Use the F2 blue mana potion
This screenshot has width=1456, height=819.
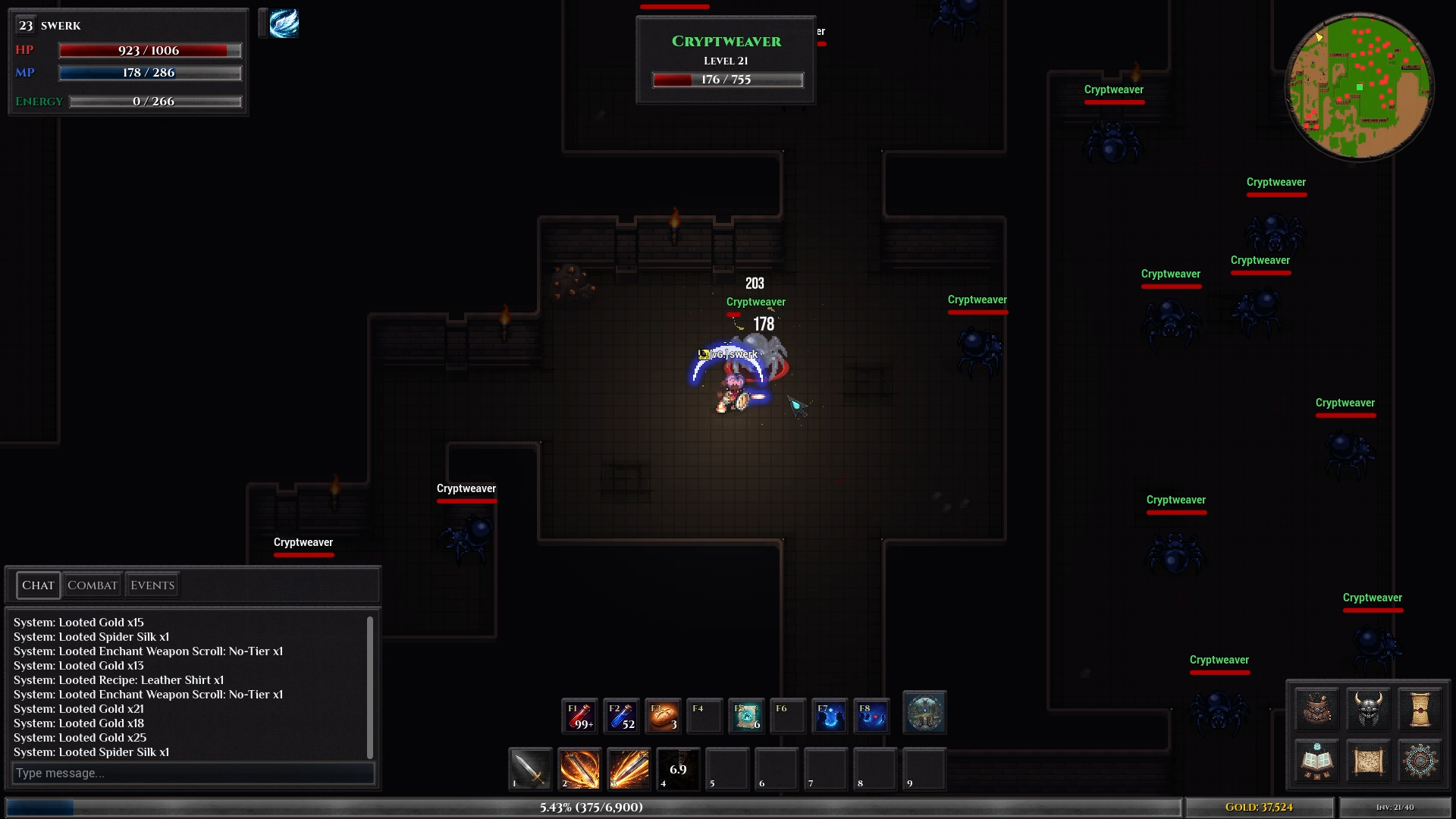tap(622, 716)
